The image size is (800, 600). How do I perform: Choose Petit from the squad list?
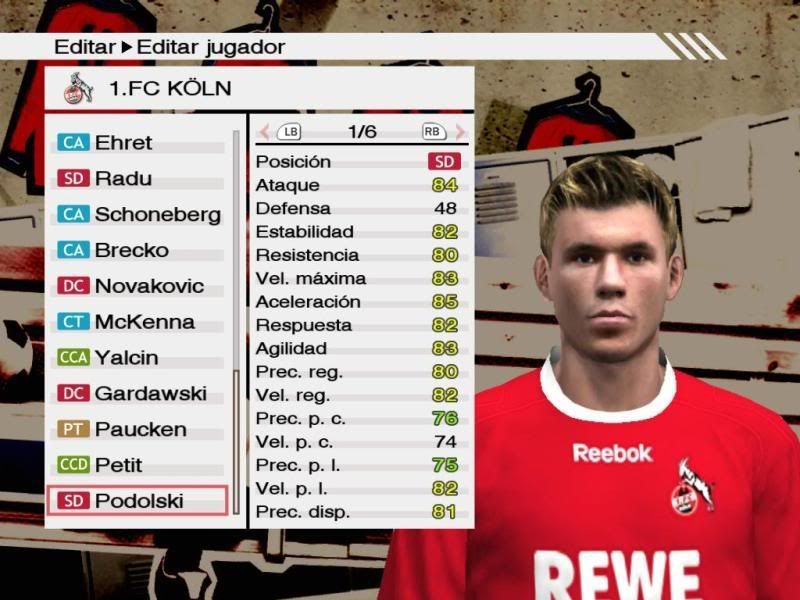point(138,466)
